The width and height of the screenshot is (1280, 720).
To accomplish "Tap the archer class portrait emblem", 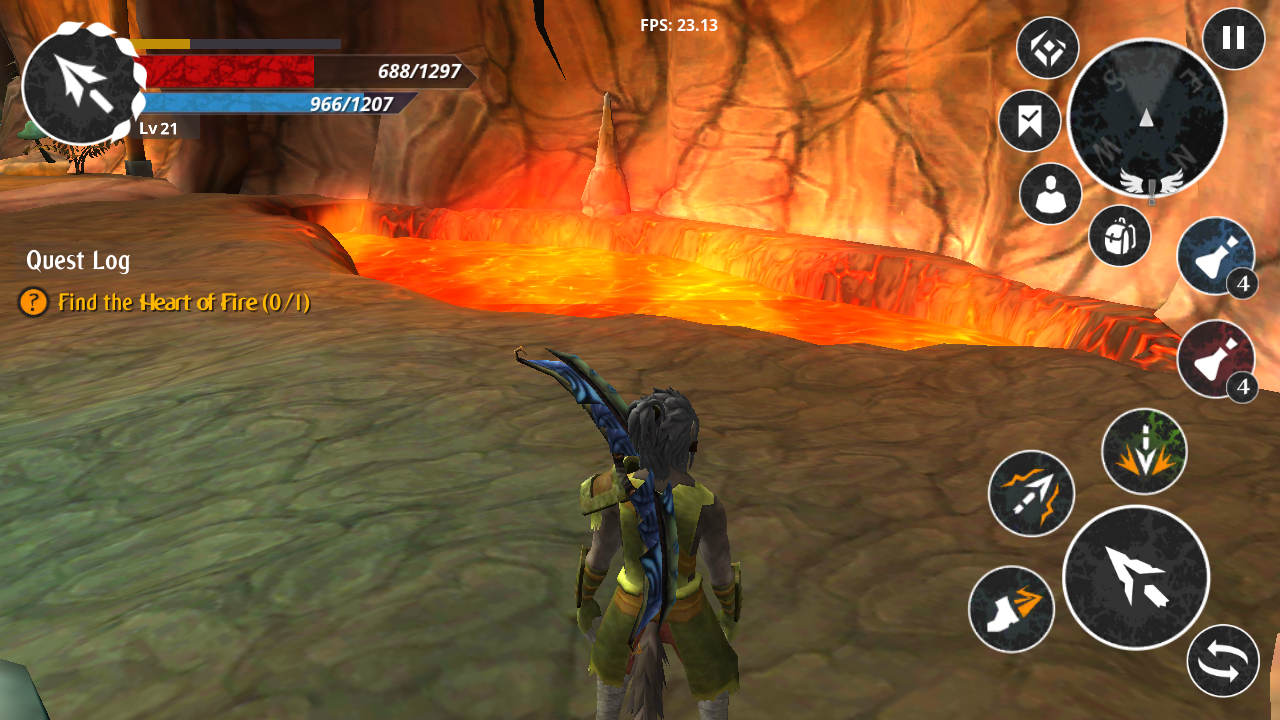I will click(x=78, y=83).
